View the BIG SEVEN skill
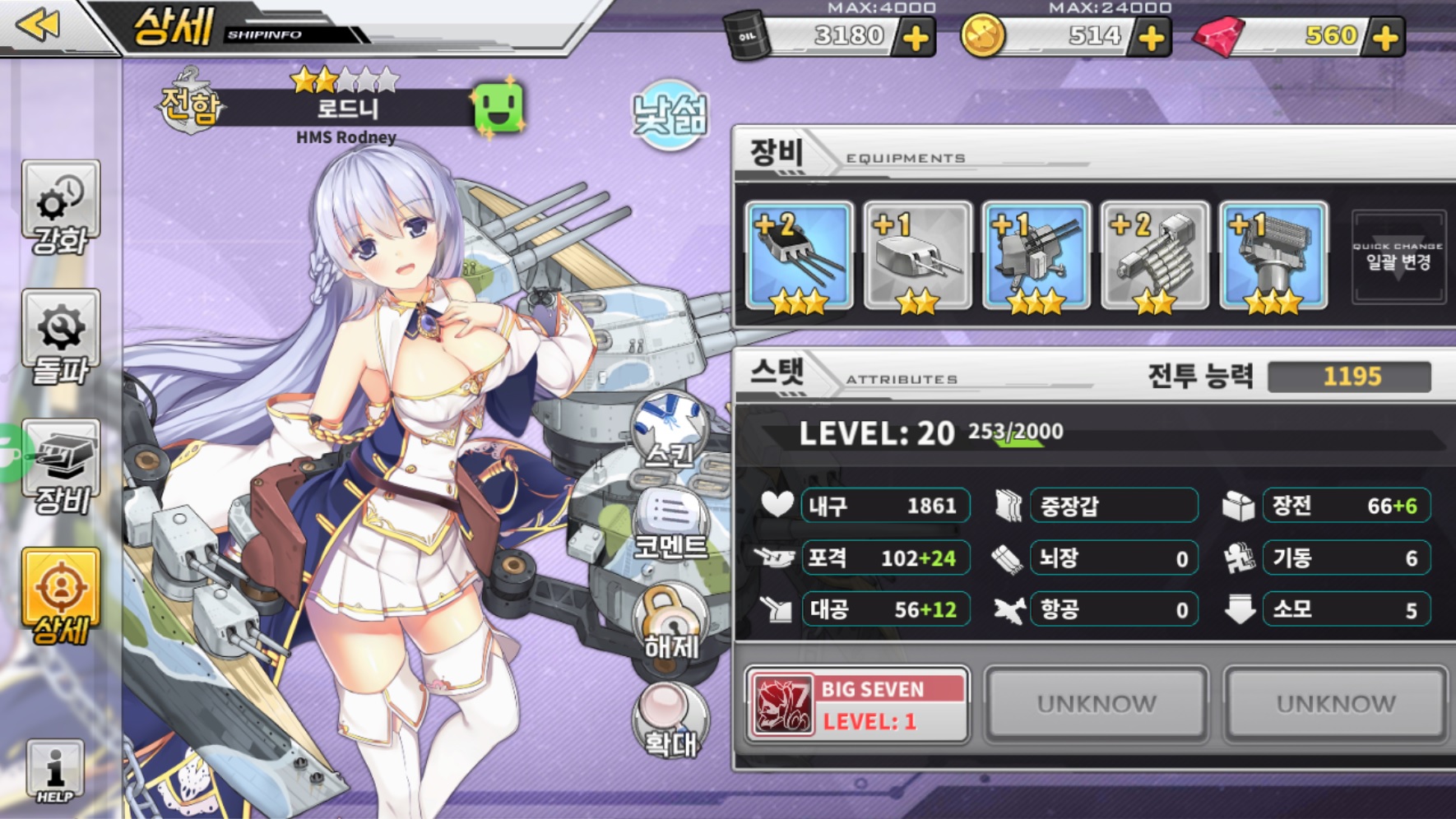Image resolution: width=1456 pixels, height=819 pixels. [856, 705]
